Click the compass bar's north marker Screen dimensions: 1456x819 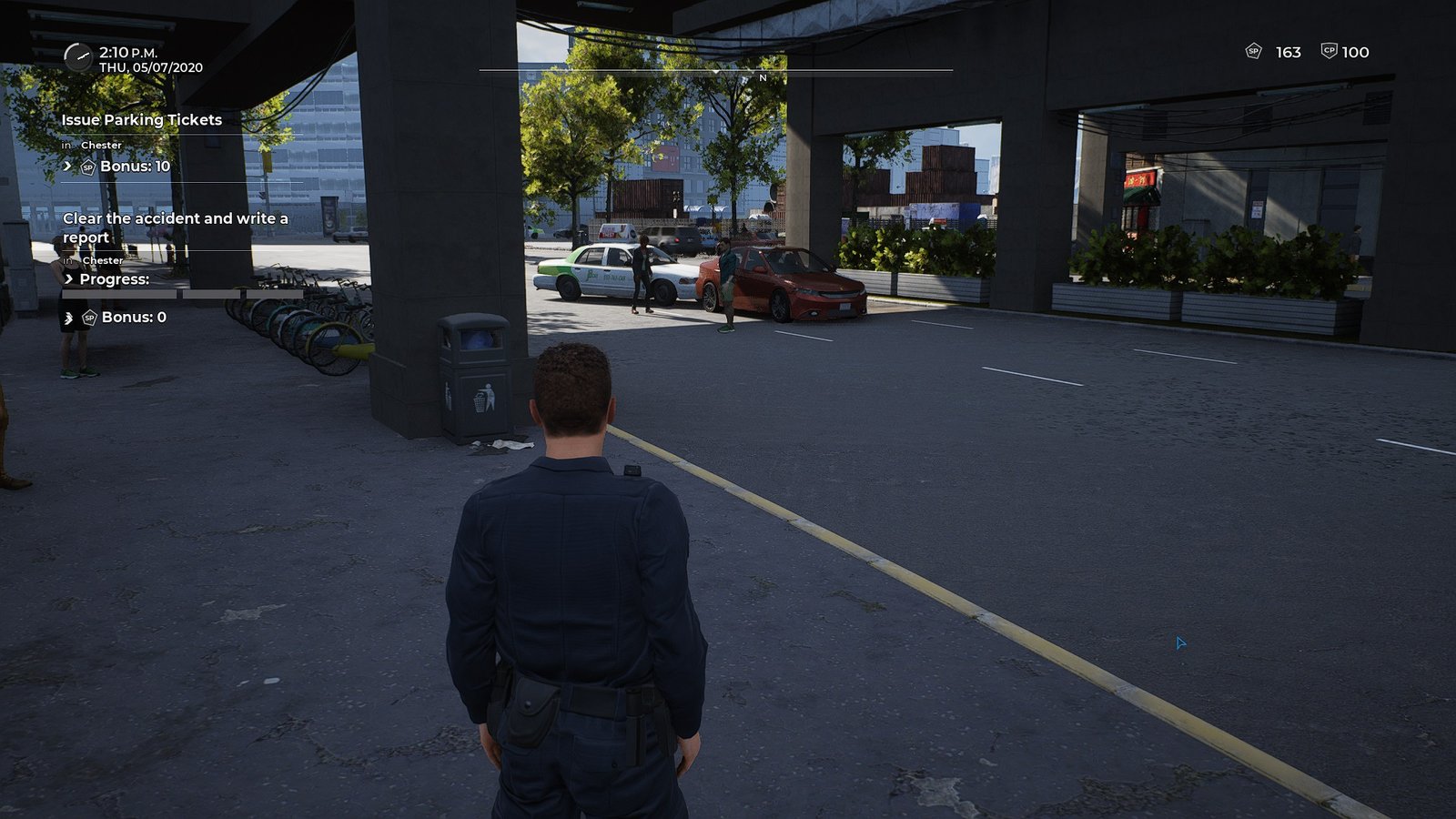click(x=763, y=78)
